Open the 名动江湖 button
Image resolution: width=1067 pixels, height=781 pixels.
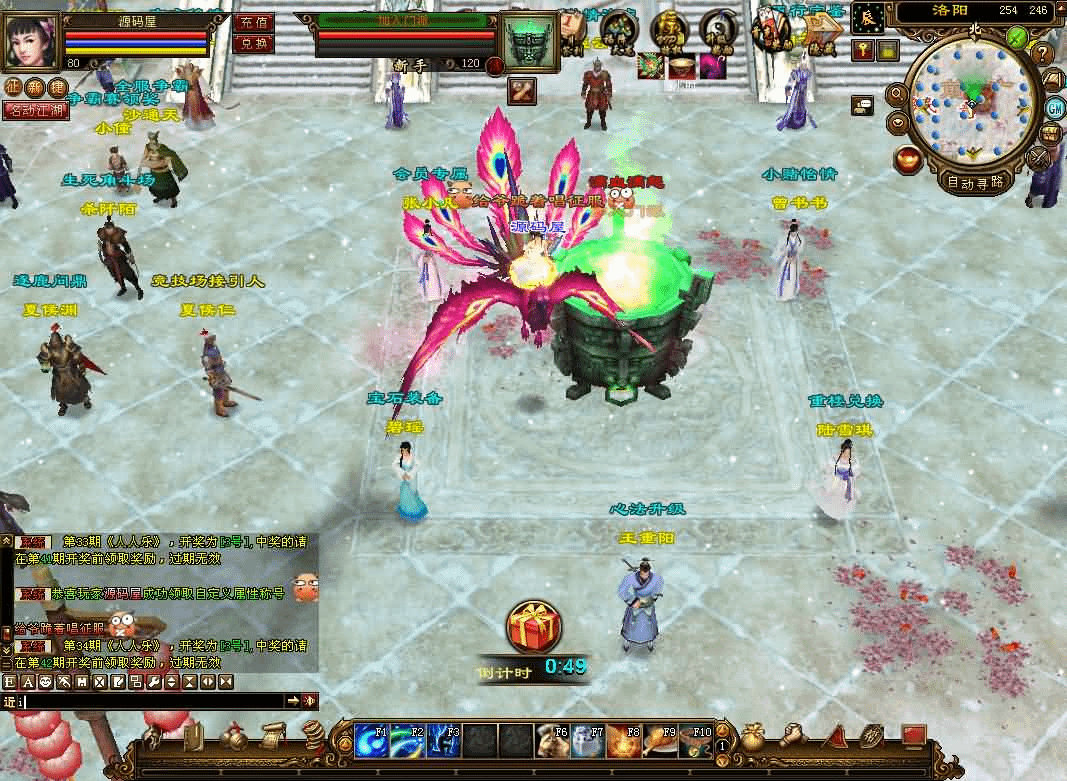click(x=36, y=110)
